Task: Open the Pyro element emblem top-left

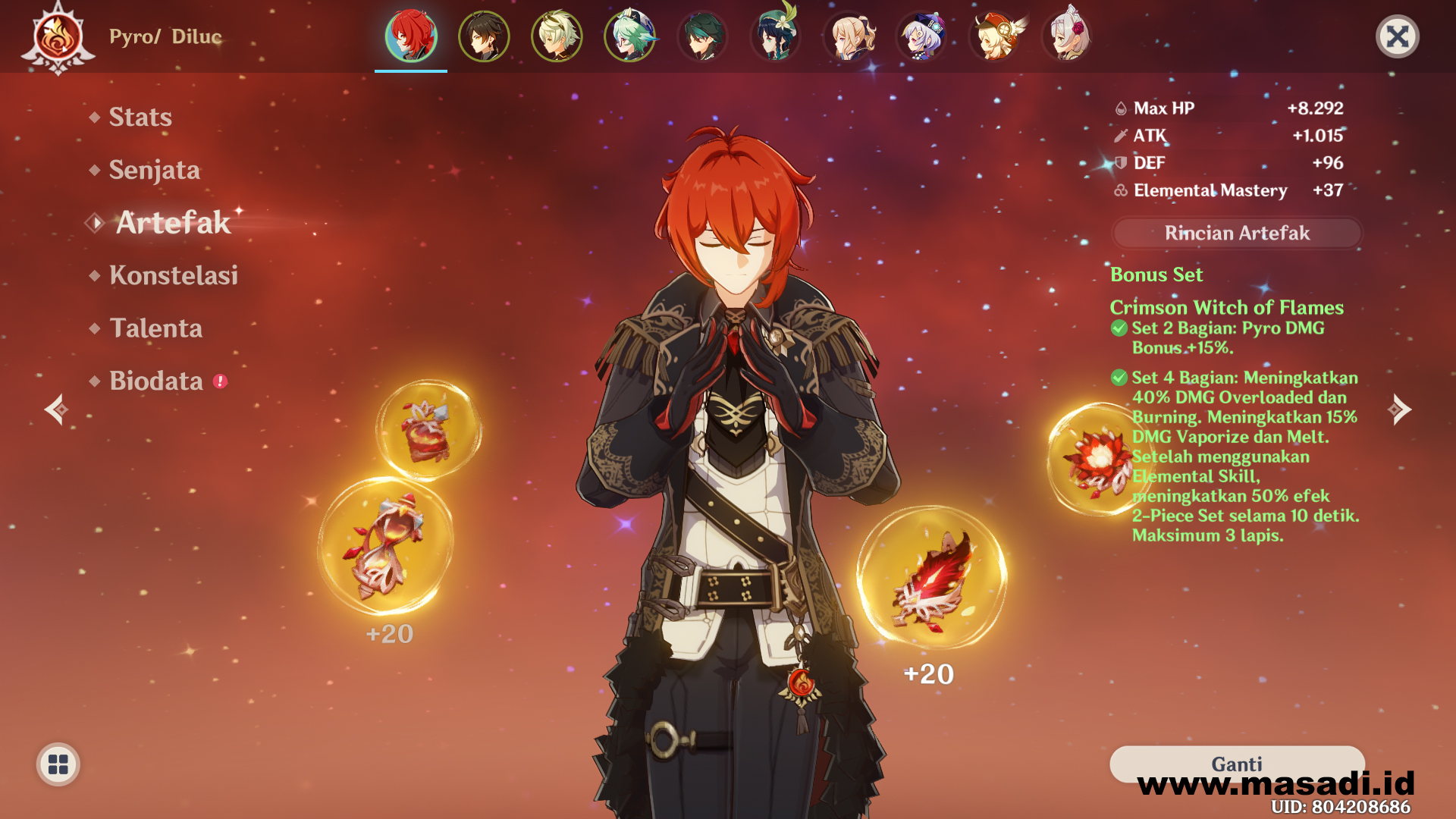Action: pos(57,36)
